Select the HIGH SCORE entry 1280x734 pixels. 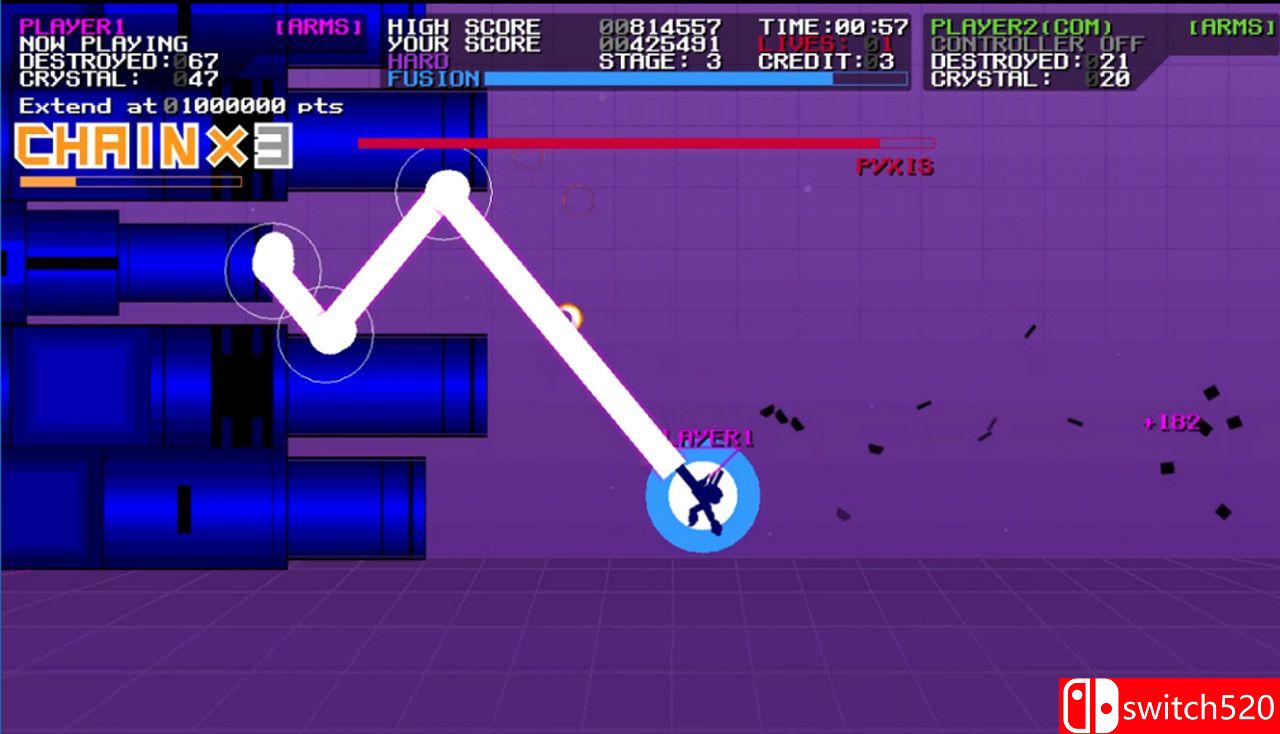[x=465, y=24]
